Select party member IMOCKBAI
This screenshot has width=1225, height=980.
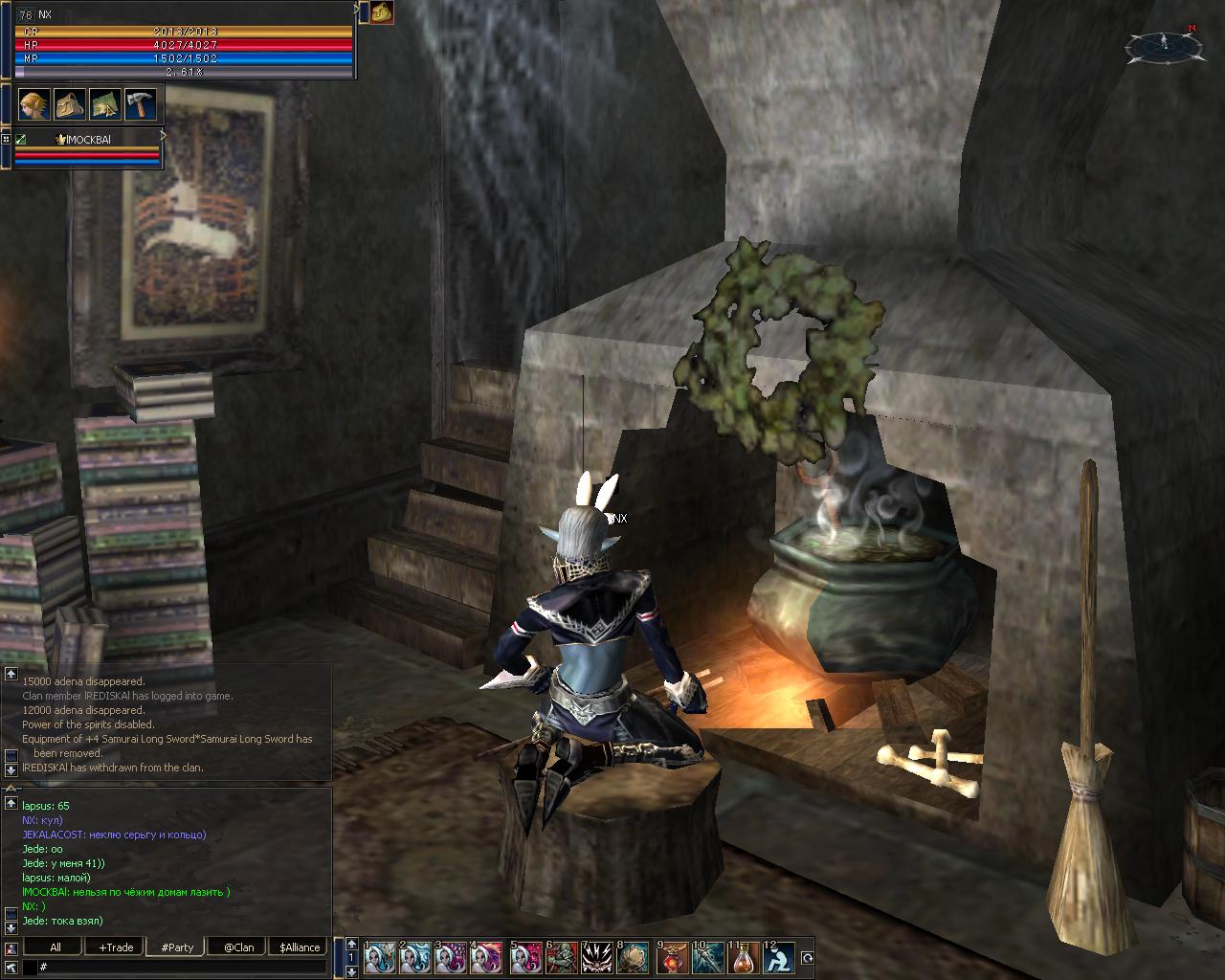click(86, 140)
